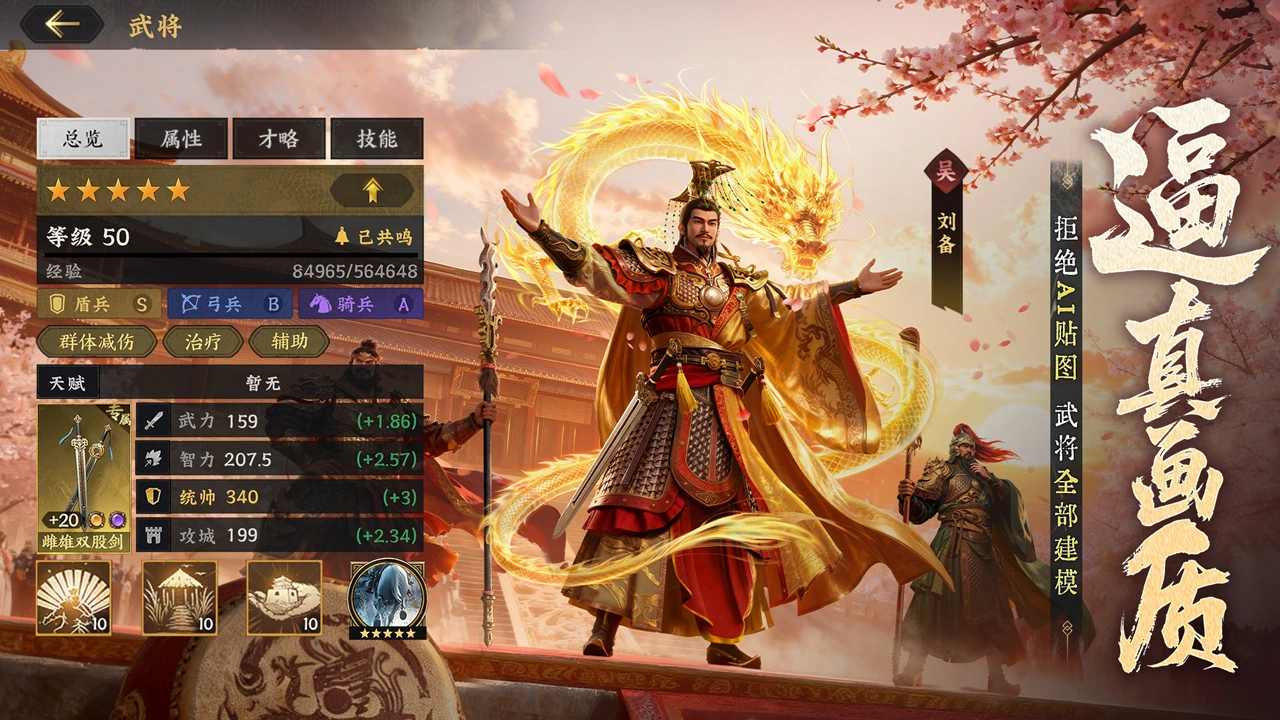Switch to the 总览 tab
This screenshot has height=720, width=1280.
tap(83, 139)
